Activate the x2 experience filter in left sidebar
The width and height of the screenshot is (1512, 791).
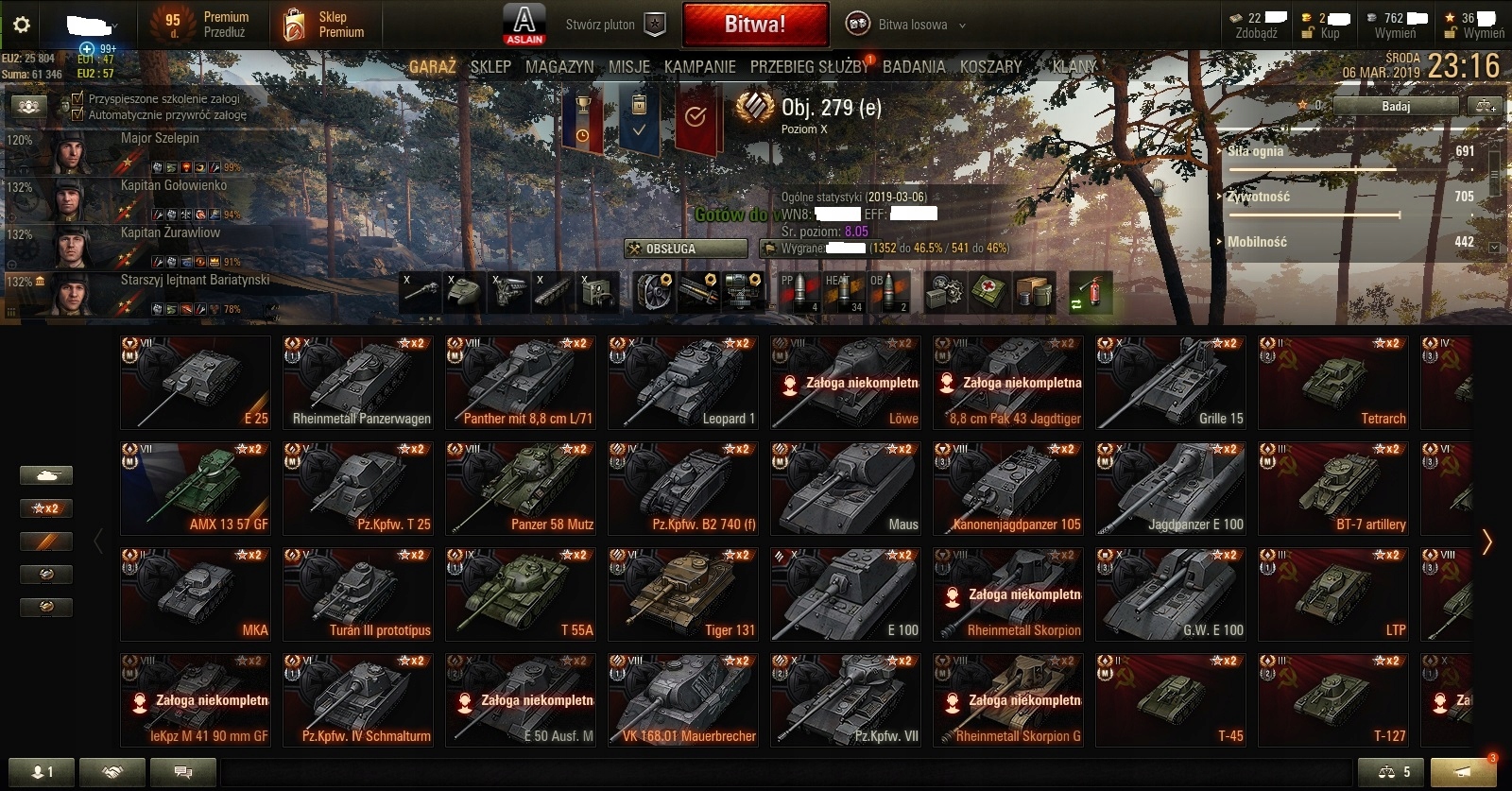[x=46, y=508]
